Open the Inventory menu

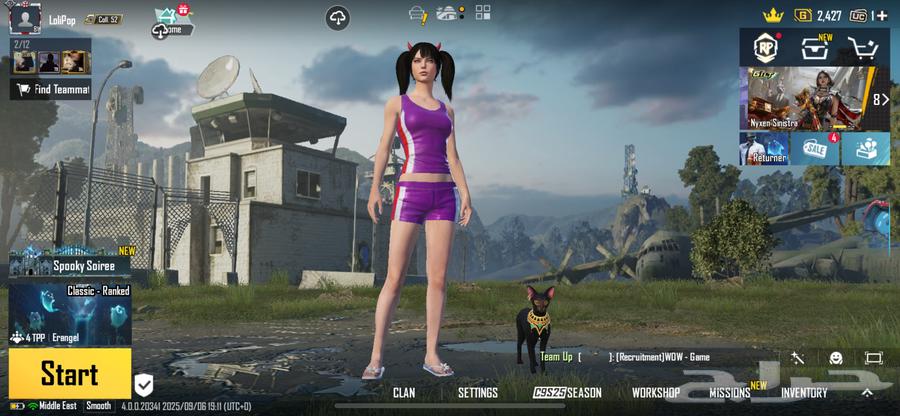point(804,393)
